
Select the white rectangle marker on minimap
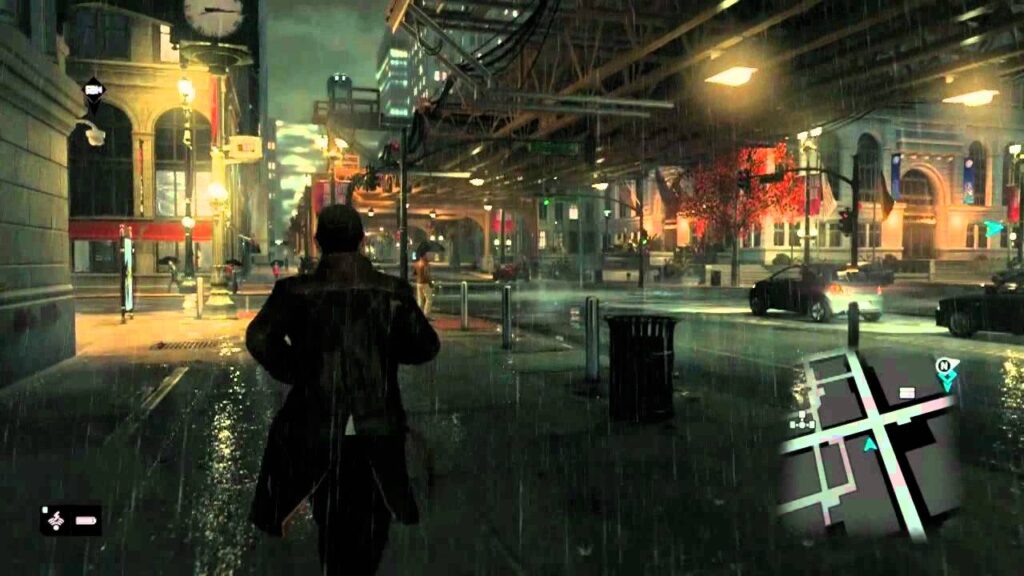[x=906, y=393]
